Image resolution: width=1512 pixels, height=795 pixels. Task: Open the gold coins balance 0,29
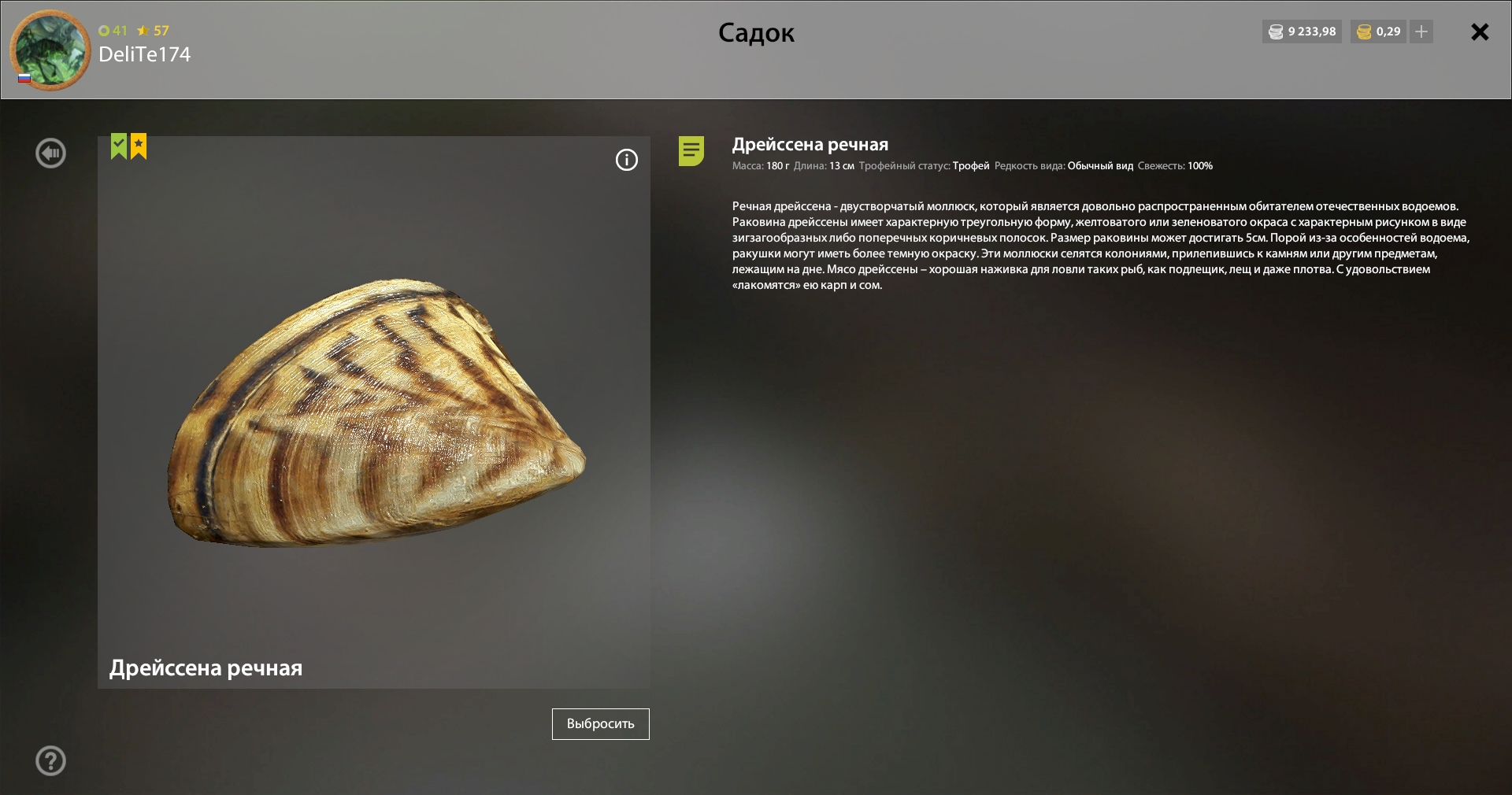pyautogui.click(x=1378, y=32)
